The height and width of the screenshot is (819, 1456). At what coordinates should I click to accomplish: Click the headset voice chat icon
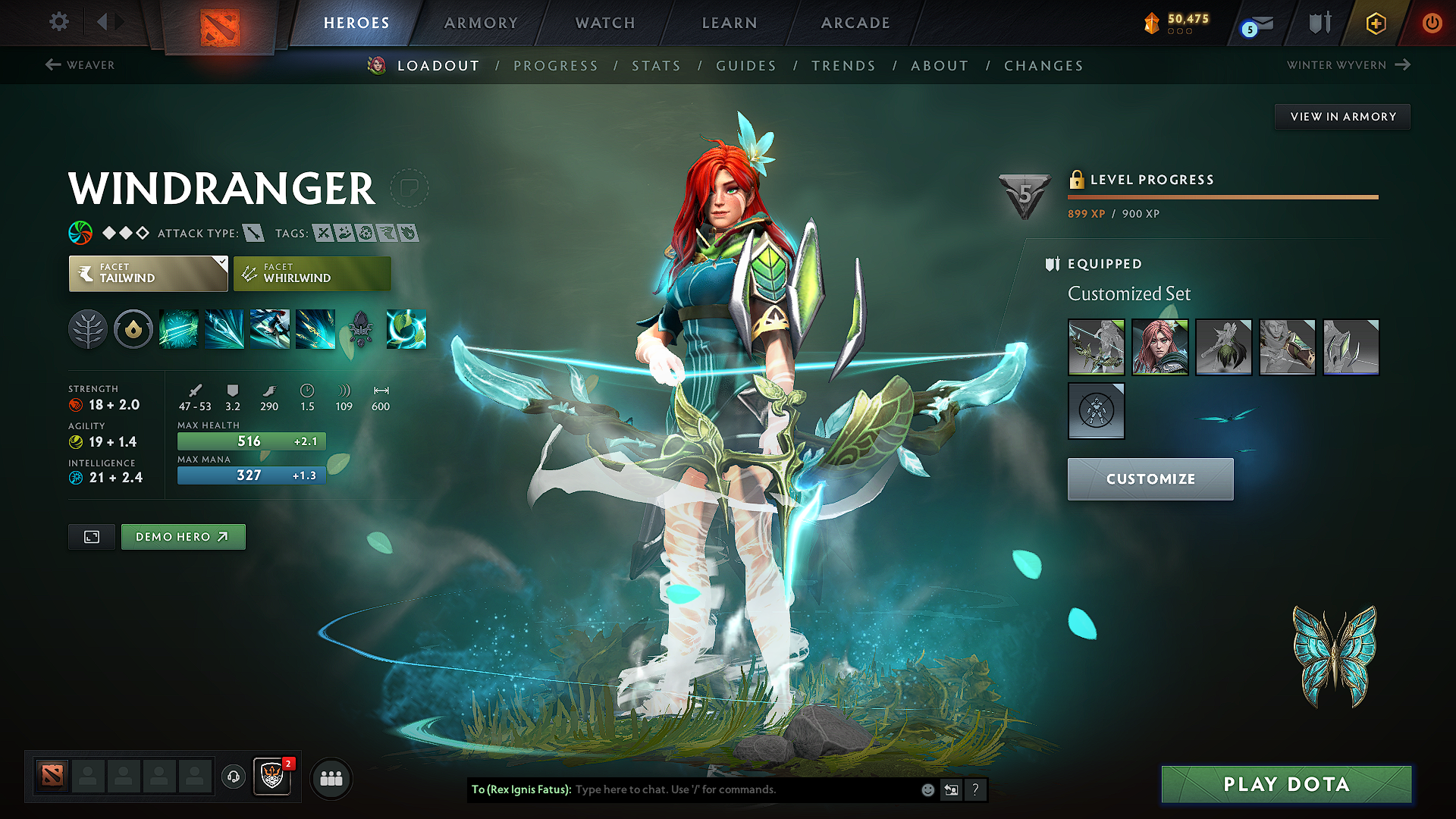click(233, 778)
